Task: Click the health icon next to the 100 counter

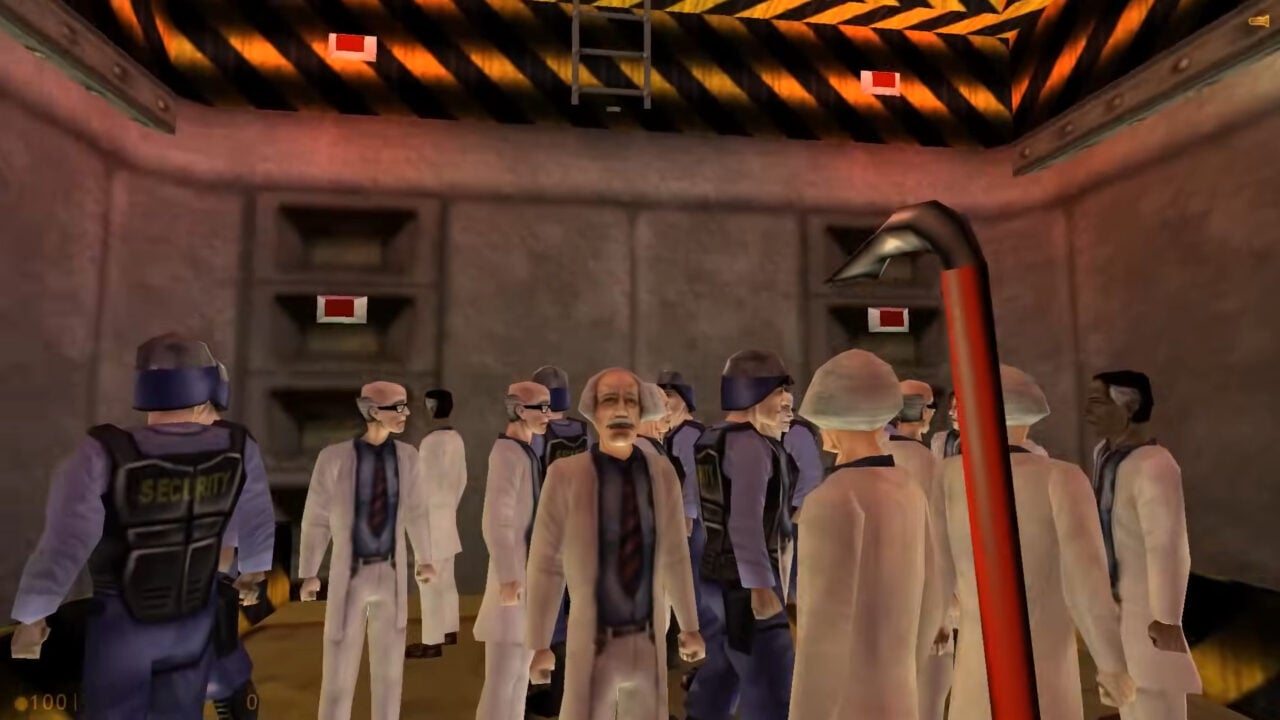Action: click(21, 703)
